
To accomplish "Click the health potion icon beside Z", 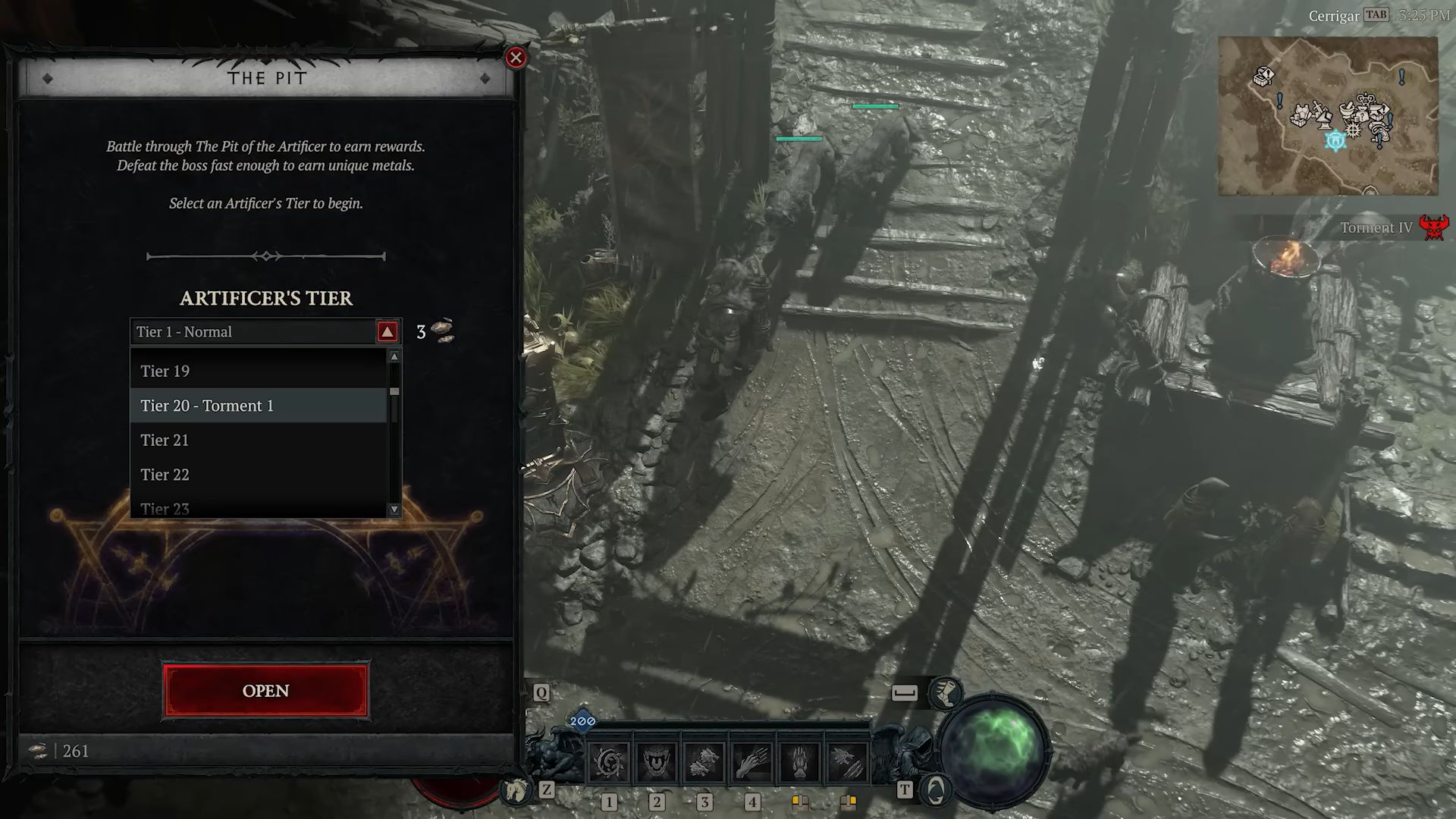I will [515, 790].
